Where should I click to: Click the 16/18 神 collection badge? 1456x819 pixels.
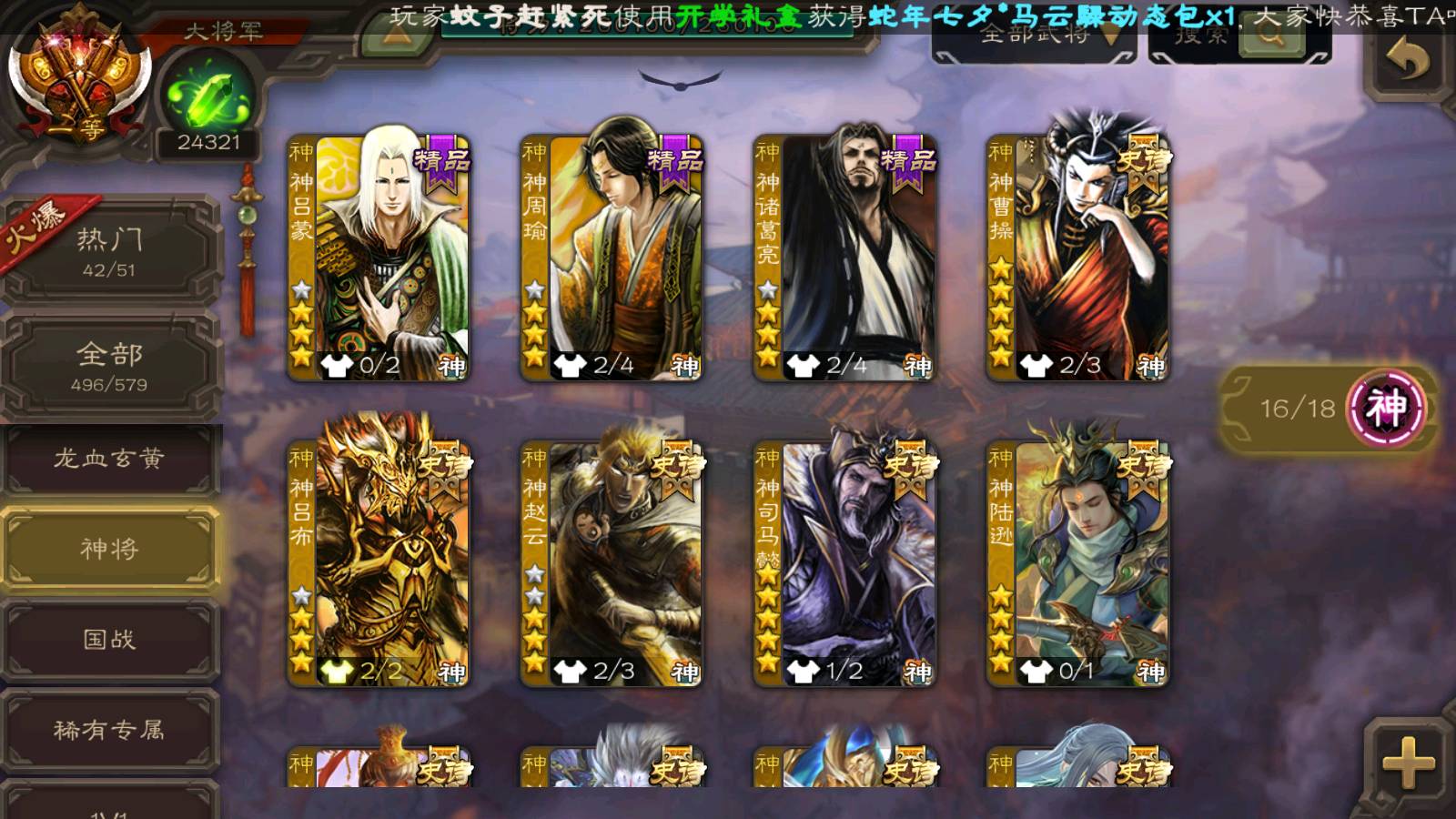pyautogui.click(x=1330, y=408)
